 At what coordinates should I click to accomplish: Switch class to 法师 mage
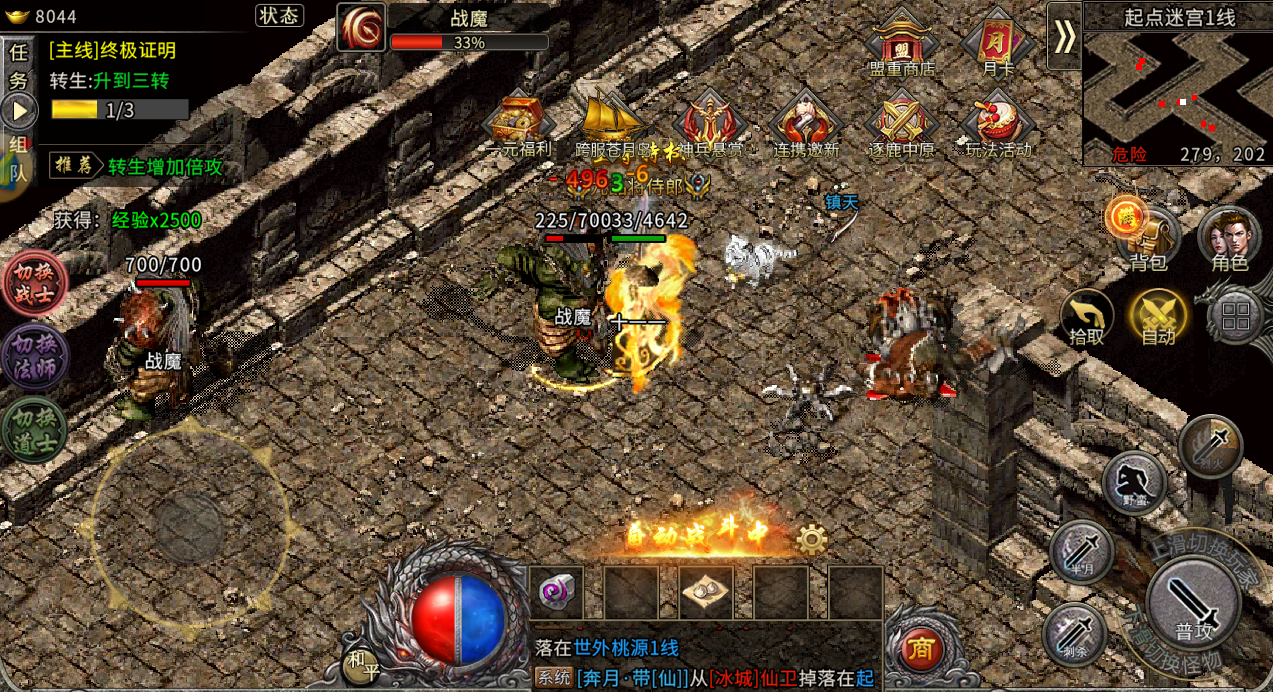(36, 356)
